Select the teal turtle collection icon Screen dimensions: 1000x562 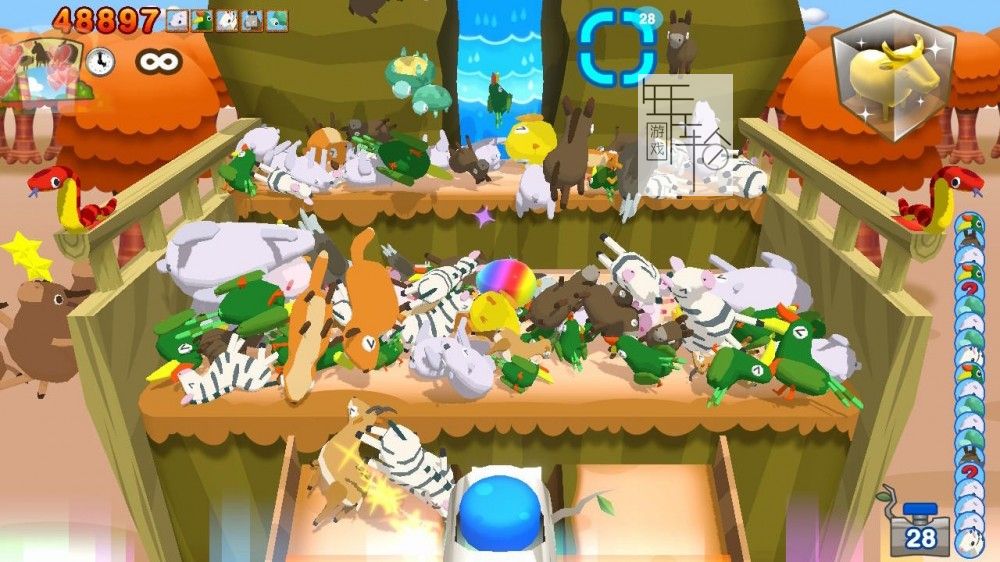pos(277,19)
